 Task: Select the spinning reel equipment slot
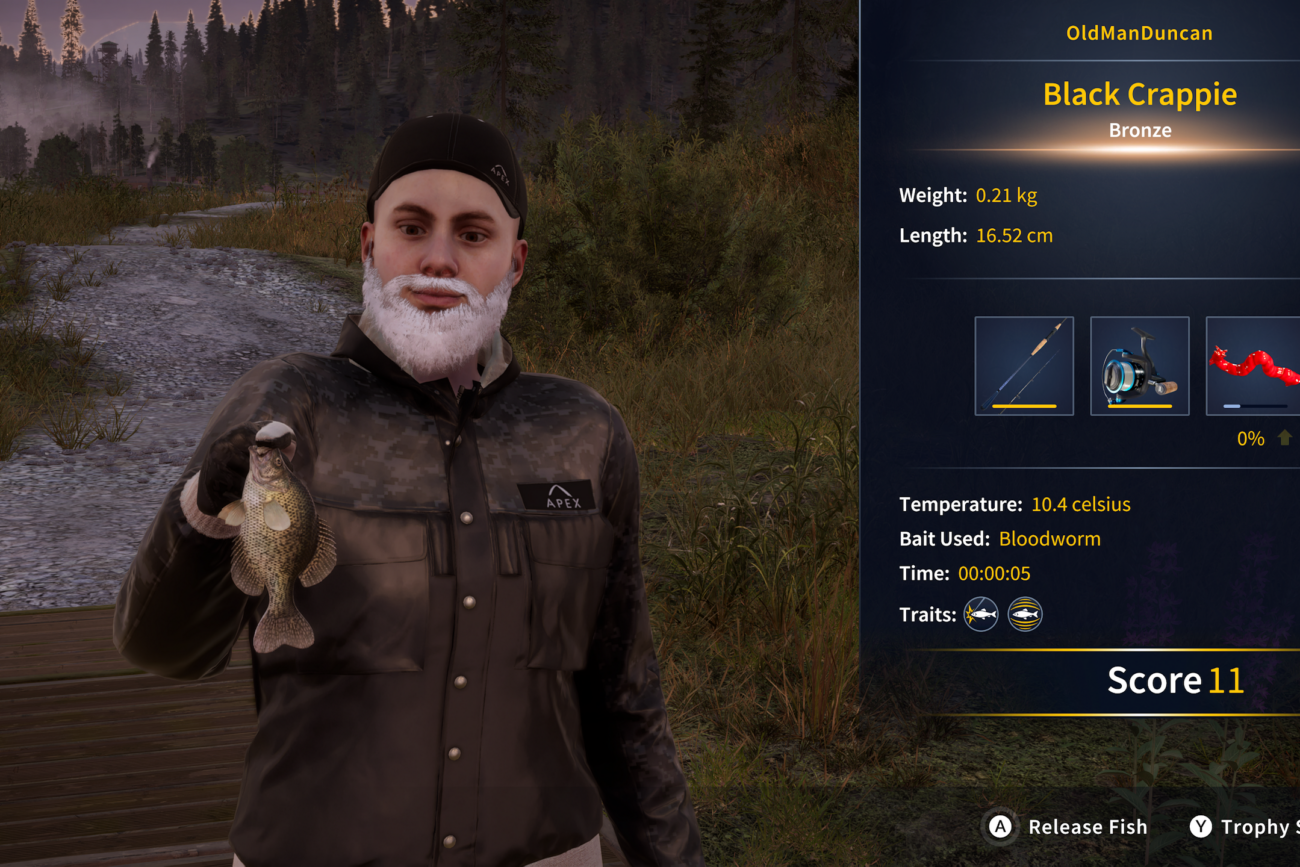click(1139, 366)
